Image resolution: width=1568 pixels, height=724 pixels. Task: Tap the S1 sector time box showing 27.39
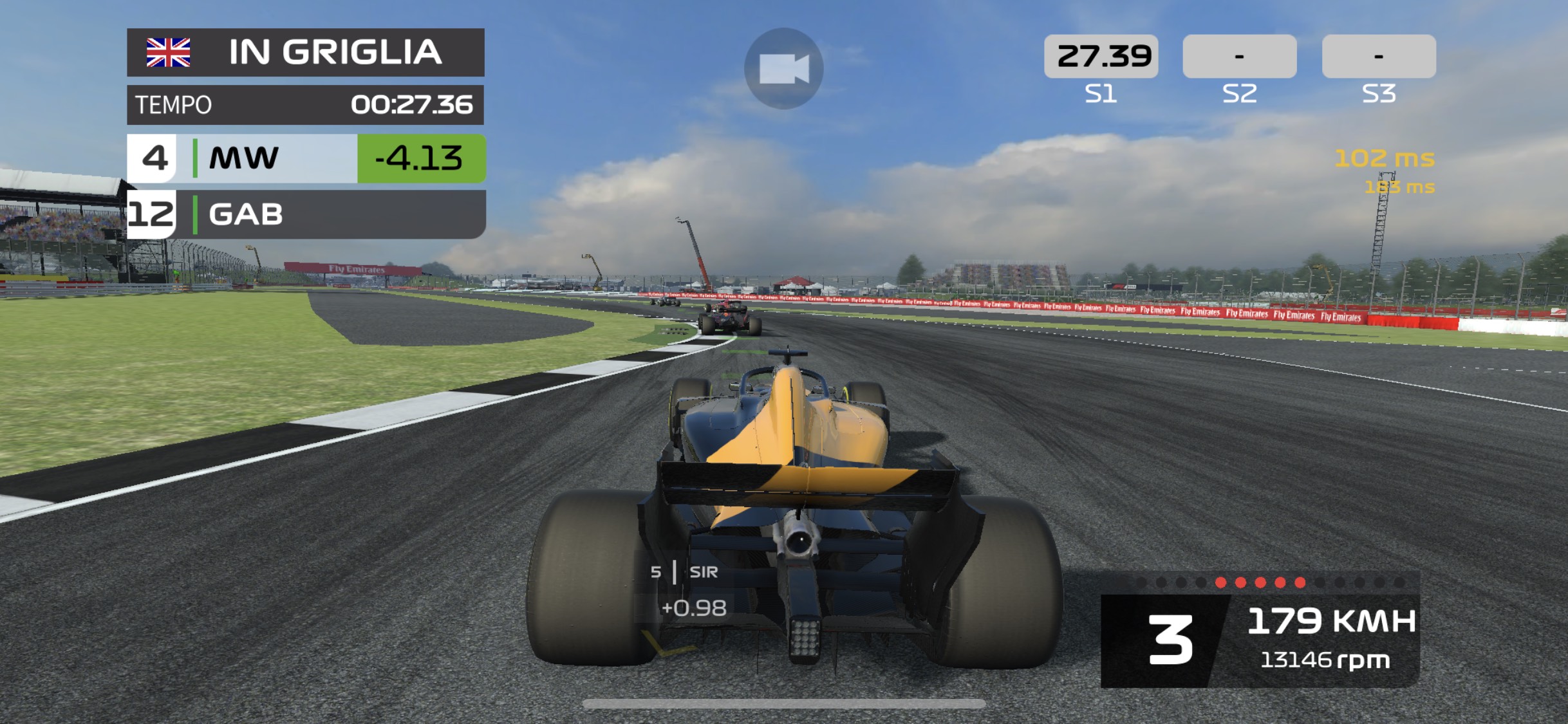(1103, 55)
